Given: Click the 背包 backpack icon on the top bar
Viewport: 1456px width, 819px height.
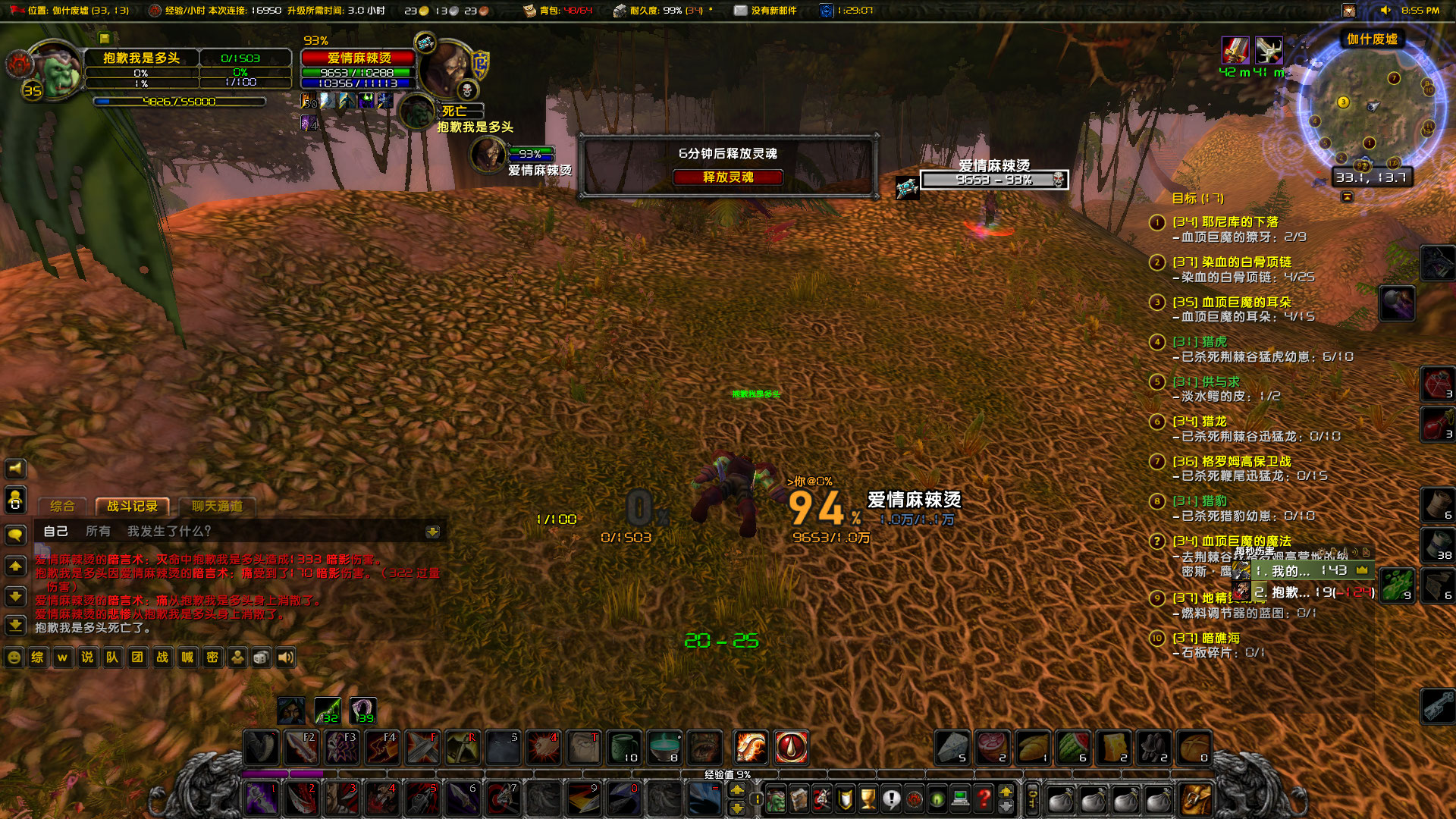Looking at the screenshot, I should point(530,11).
